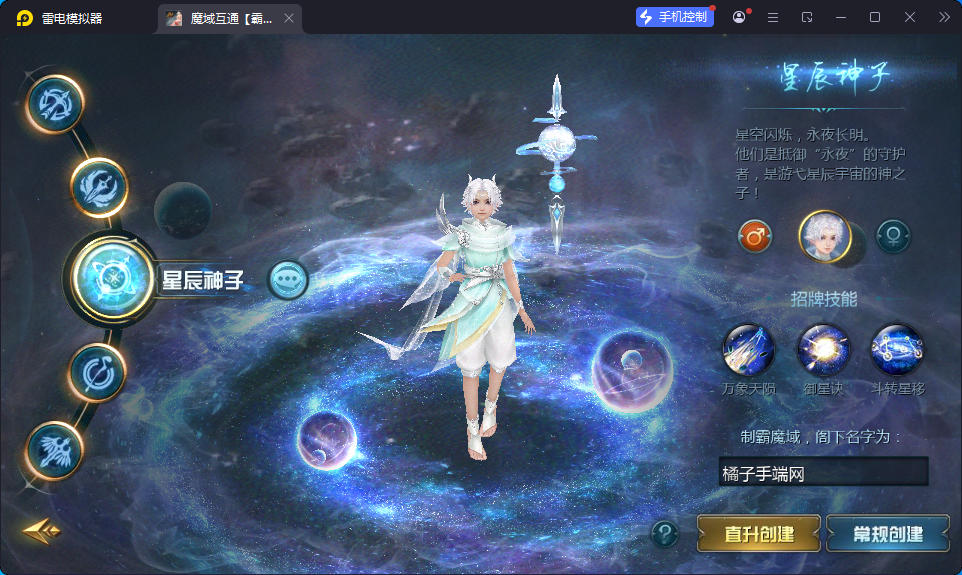The height and width of the screenshot is (575, 962).
Task: Select the red male gender icon
Action: pos(755,237)
